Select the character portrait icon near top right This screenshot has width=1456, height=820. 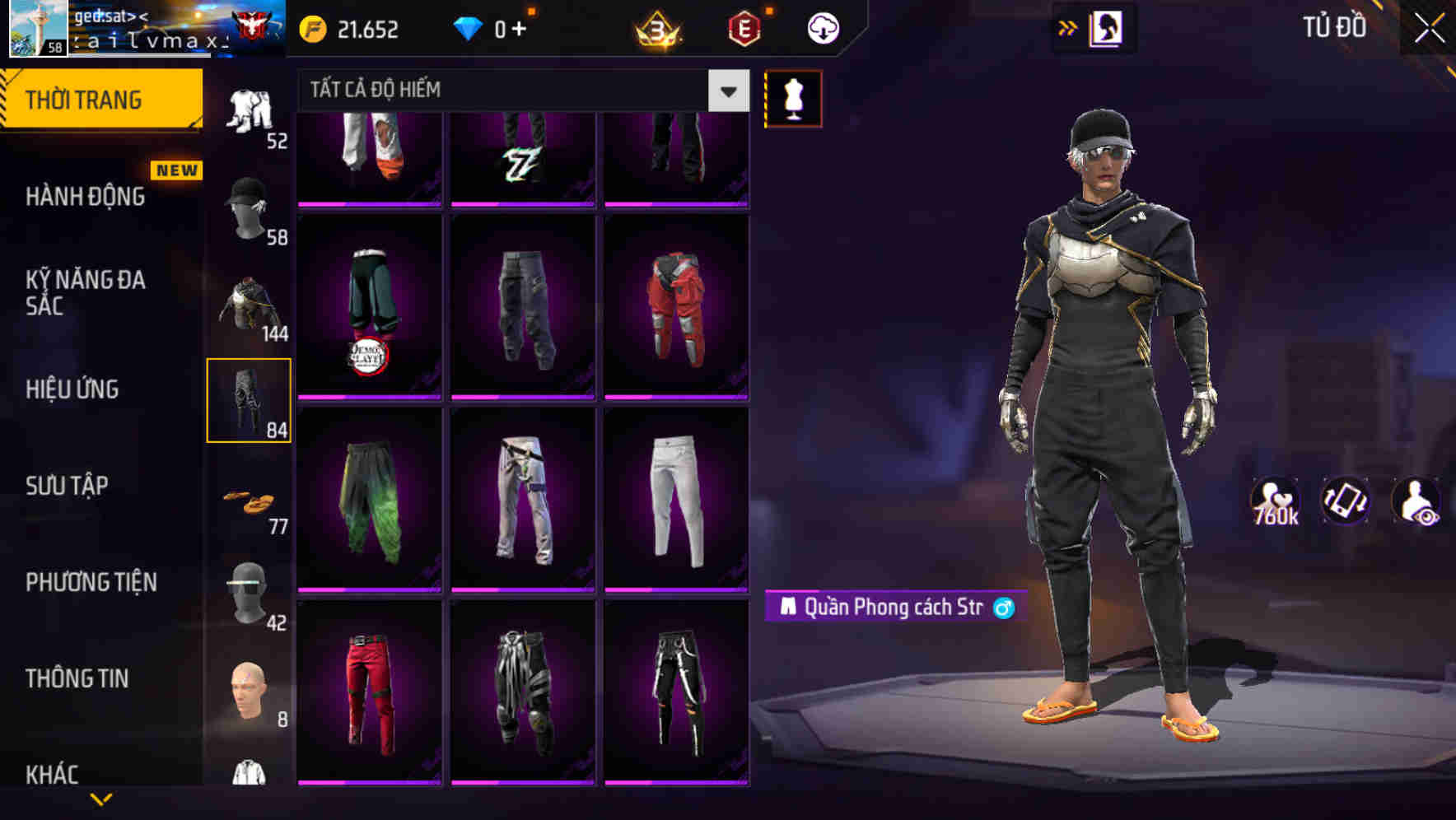point(1107,27)
